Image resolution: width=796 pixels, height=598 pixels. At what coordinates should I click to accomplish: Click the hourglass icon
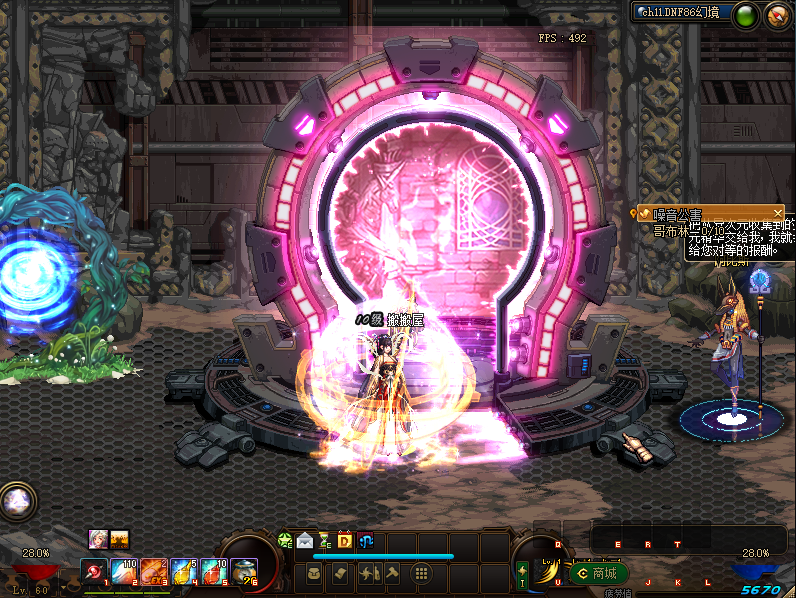click(x=324, y=541)
